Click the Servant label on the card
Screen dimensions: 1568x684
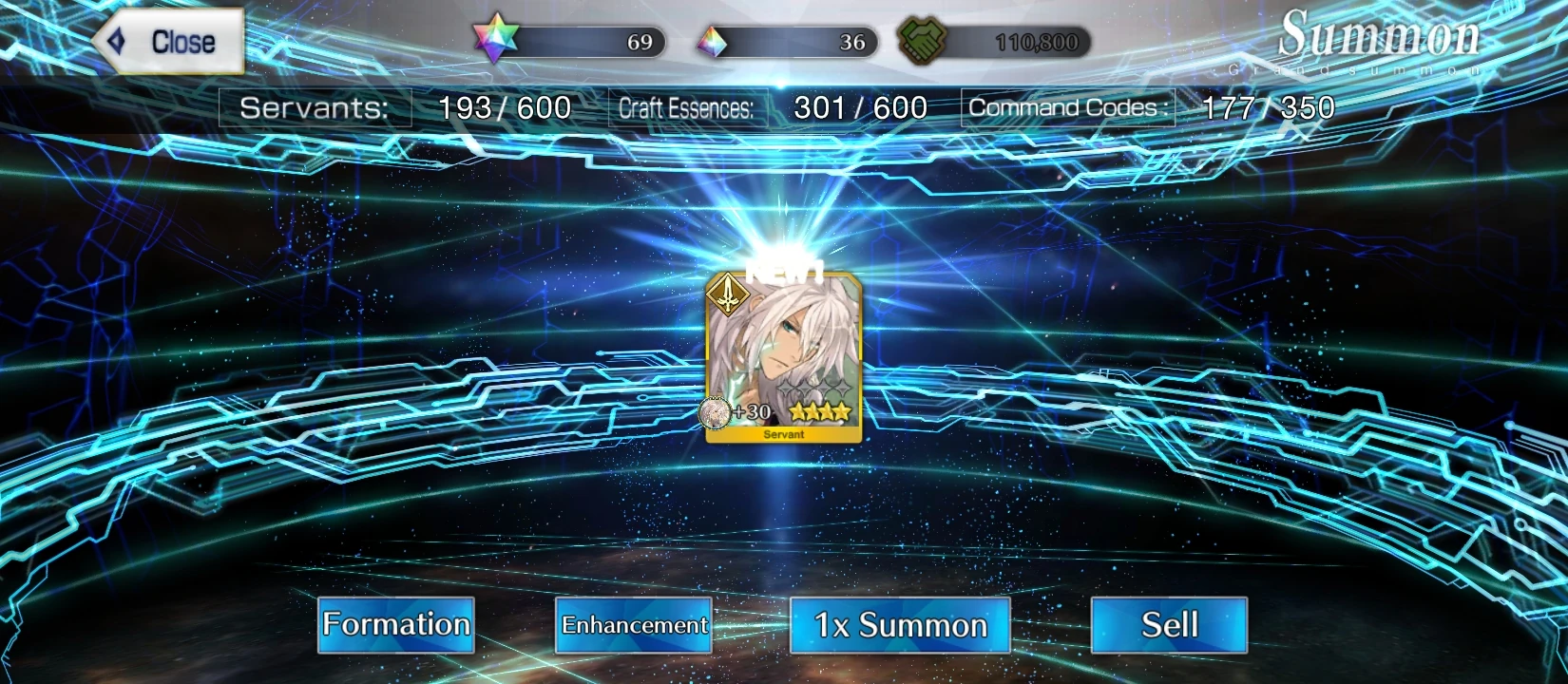click(x=782, y=433)
